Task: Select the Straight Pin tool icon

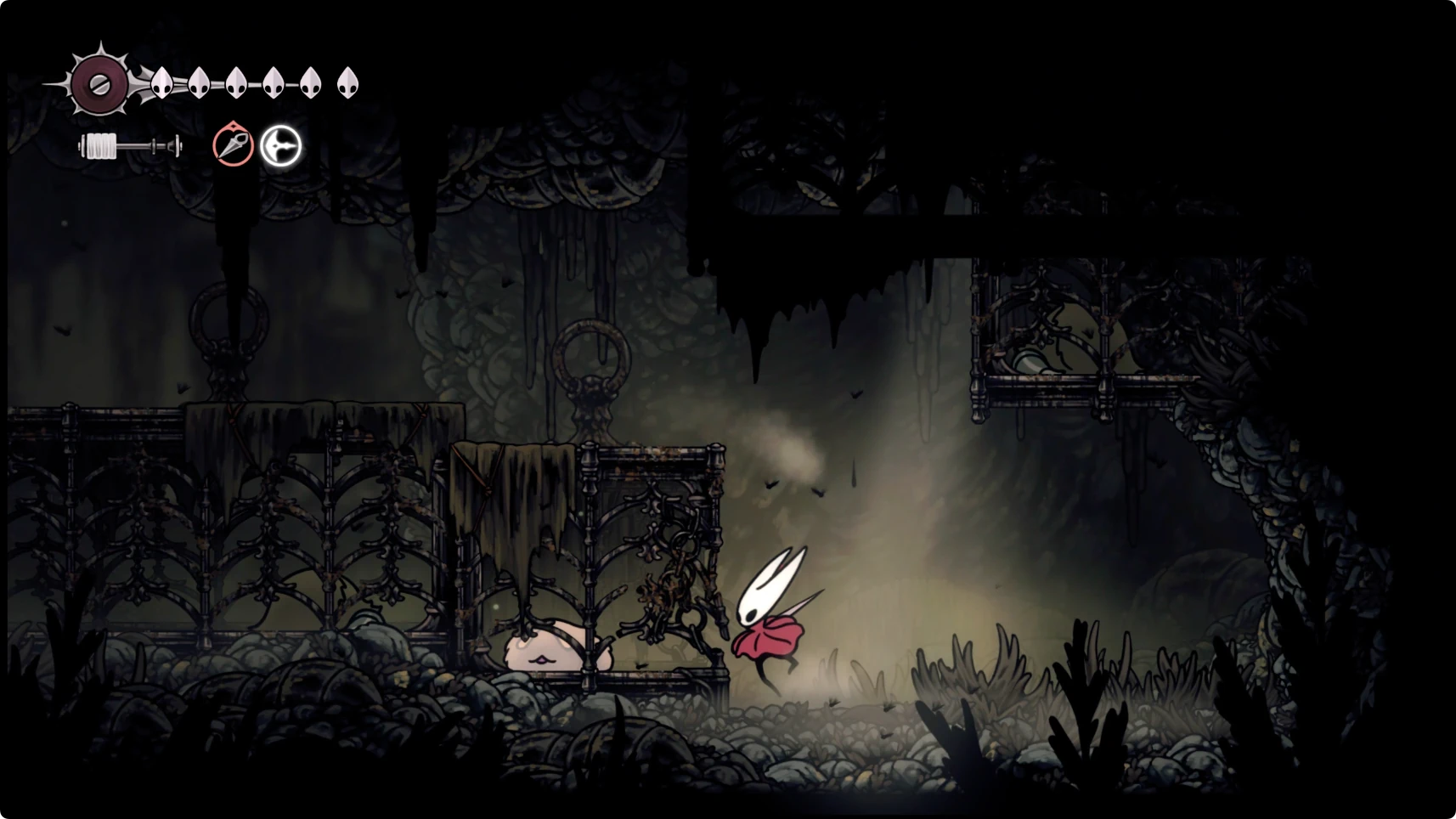Action: click(233, 145)
